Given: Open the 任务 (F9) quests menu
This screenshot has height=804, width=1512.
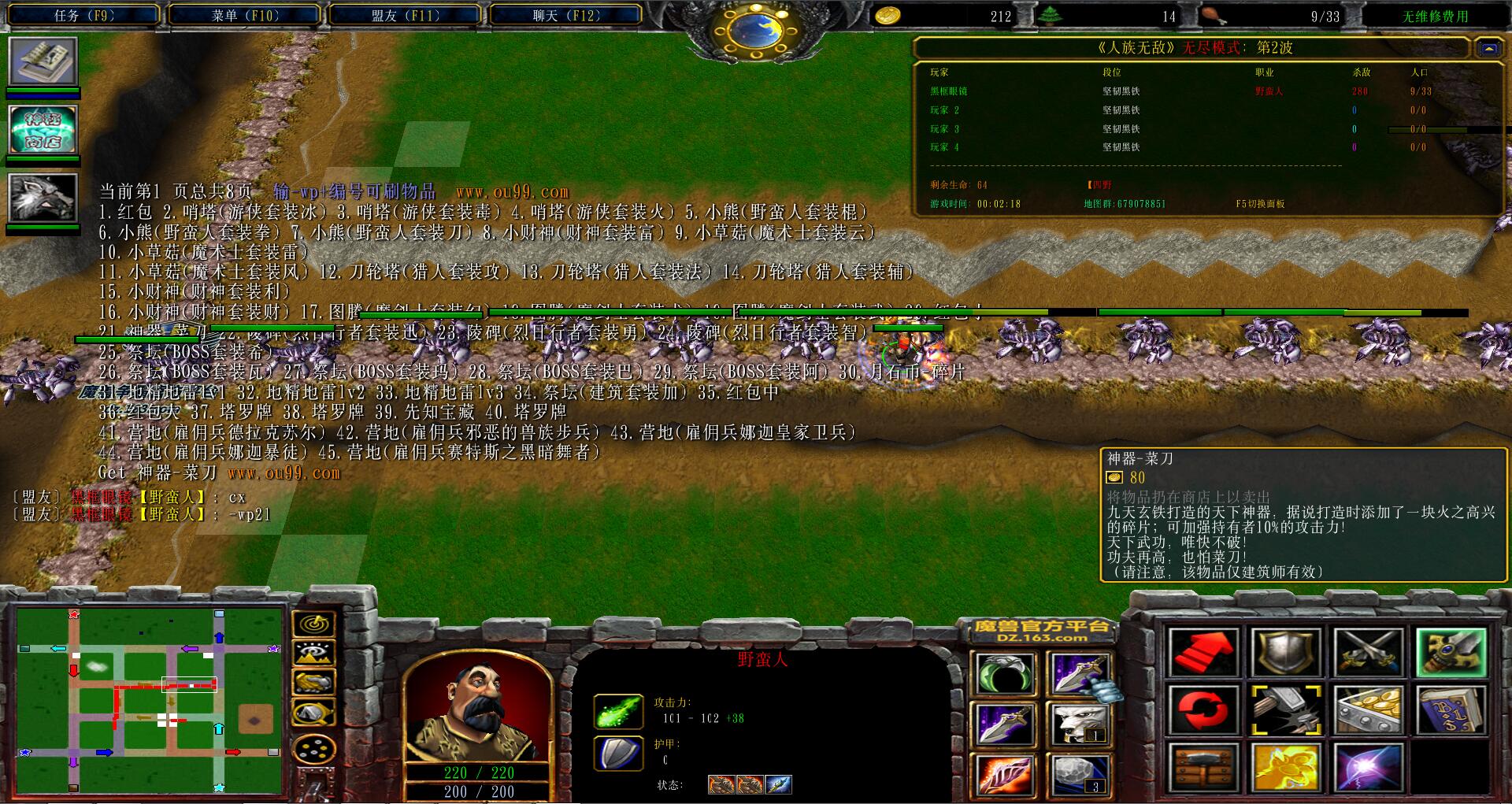Looking at the screenshot, I should pyautogui.click(x=84, y=15).
